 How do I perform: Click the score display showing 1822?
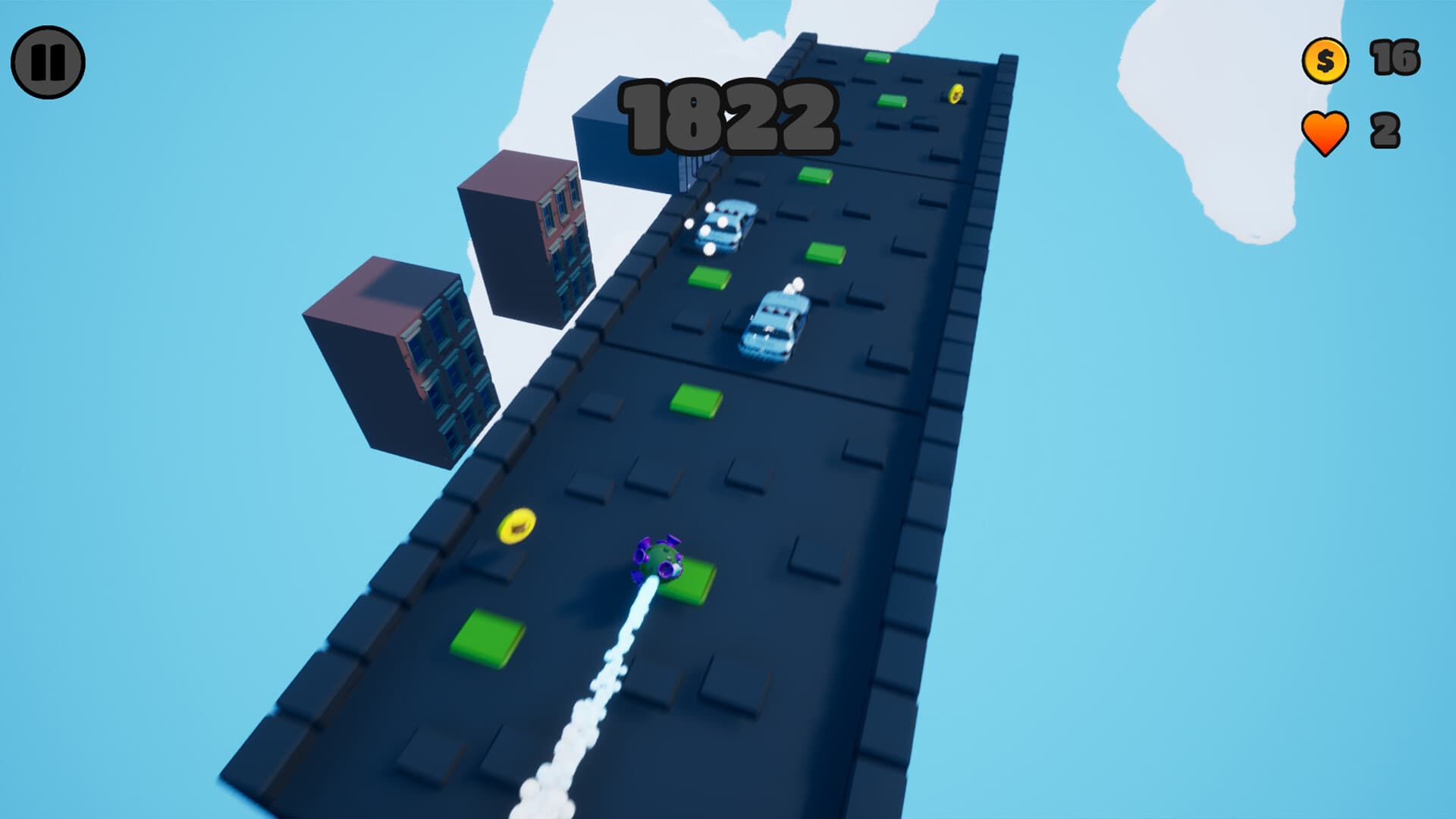730,118
